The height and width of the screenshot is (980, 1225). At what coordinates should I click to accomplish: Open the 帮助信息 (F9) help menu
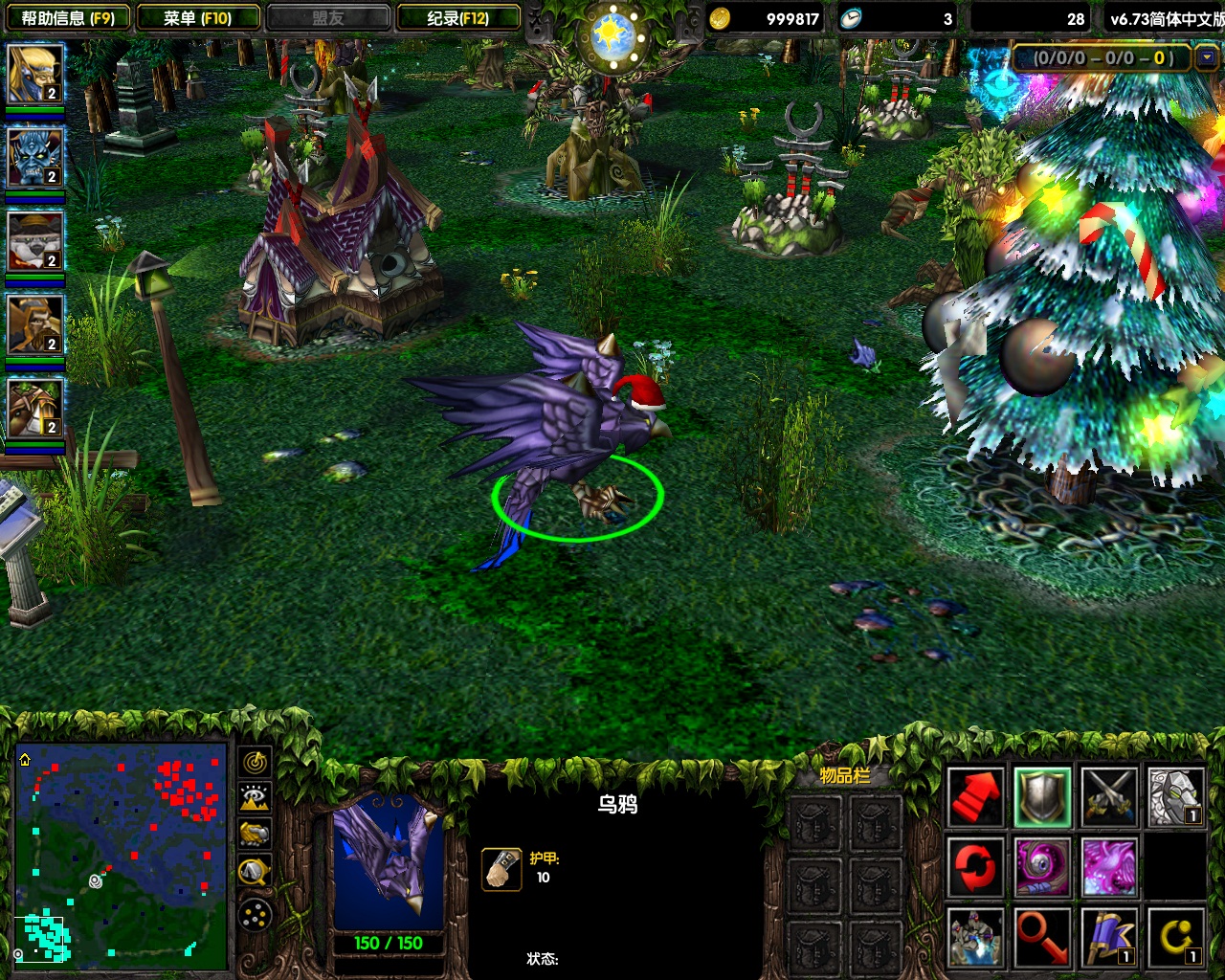tap(67, 18)
